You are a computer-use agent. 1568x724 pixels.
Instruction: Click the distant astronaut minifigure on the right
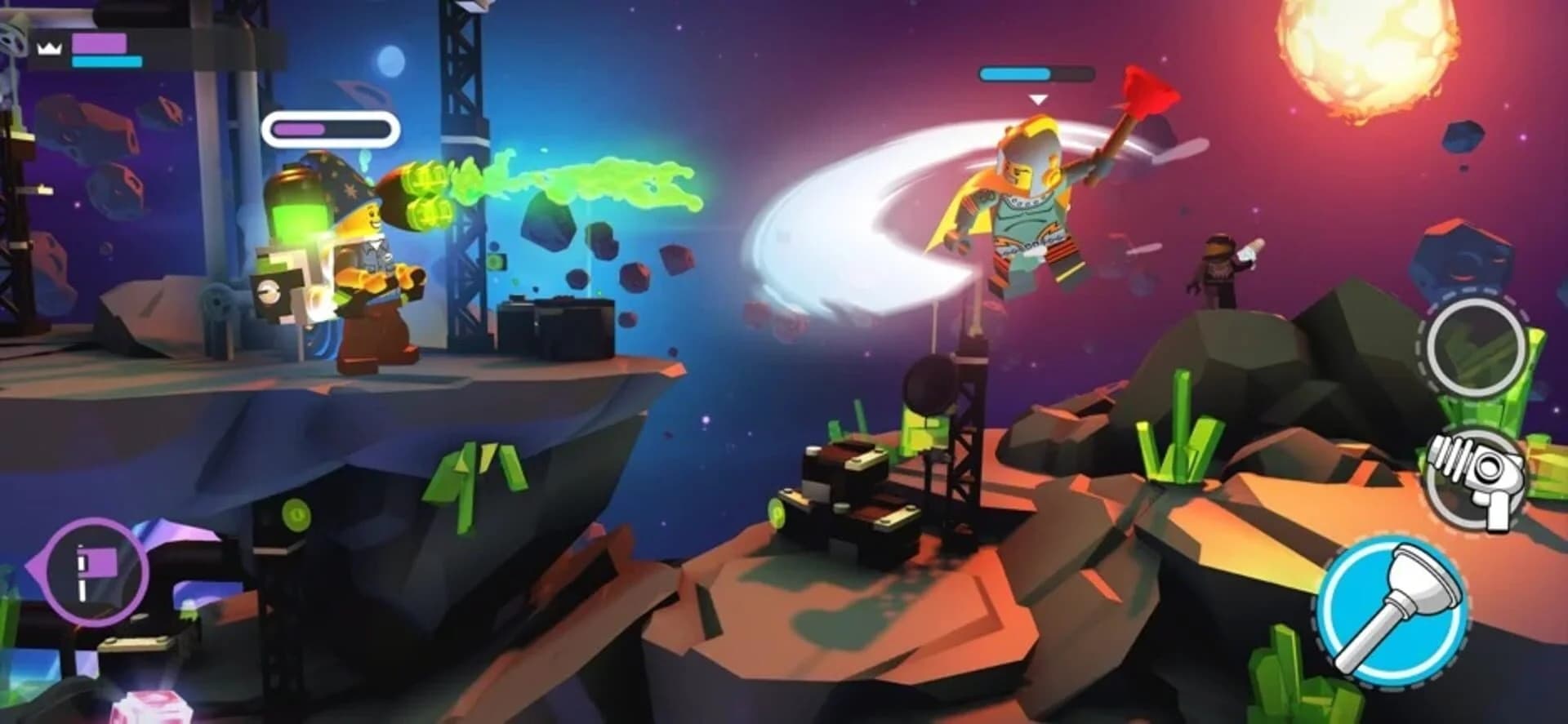pyautogui.click(x=1218, y=269)
